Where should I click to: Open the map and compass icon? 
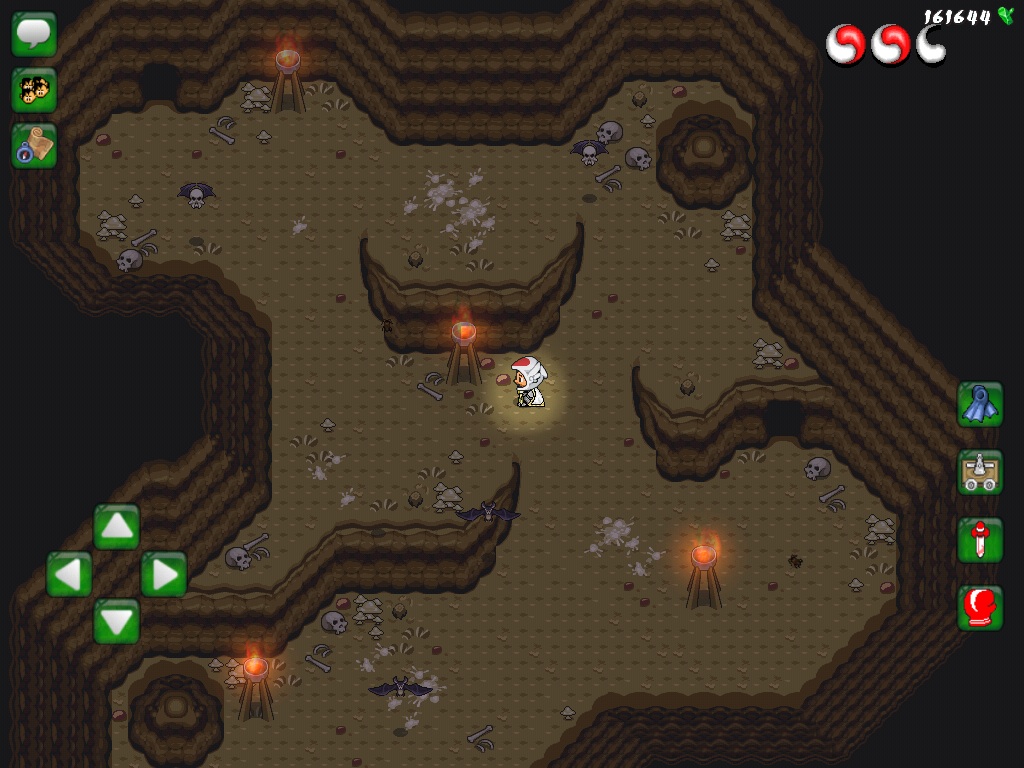click(x=34, y=146)
